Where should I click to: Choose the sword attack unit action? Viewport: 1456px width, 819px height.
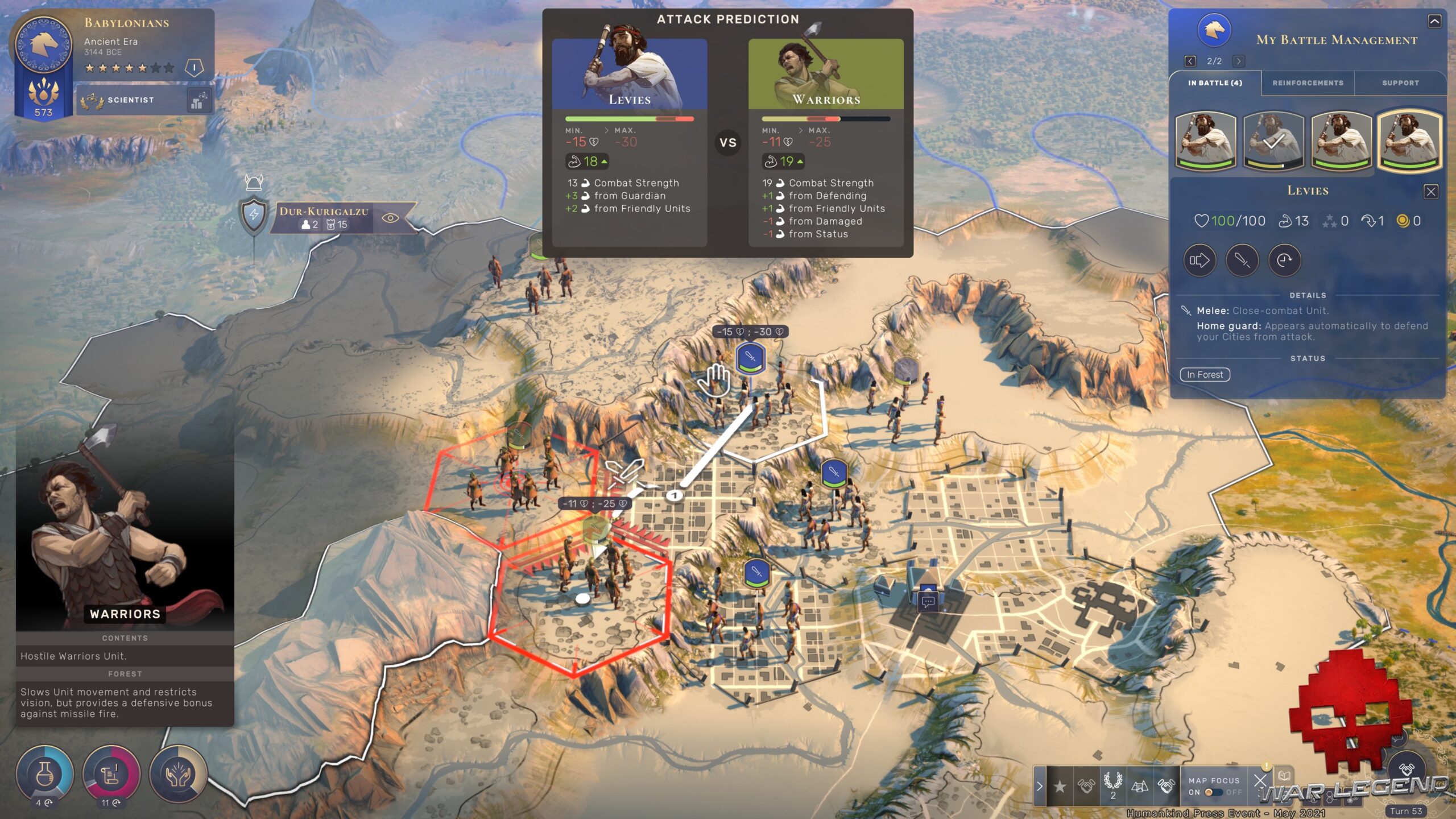tap(1242, 260)
